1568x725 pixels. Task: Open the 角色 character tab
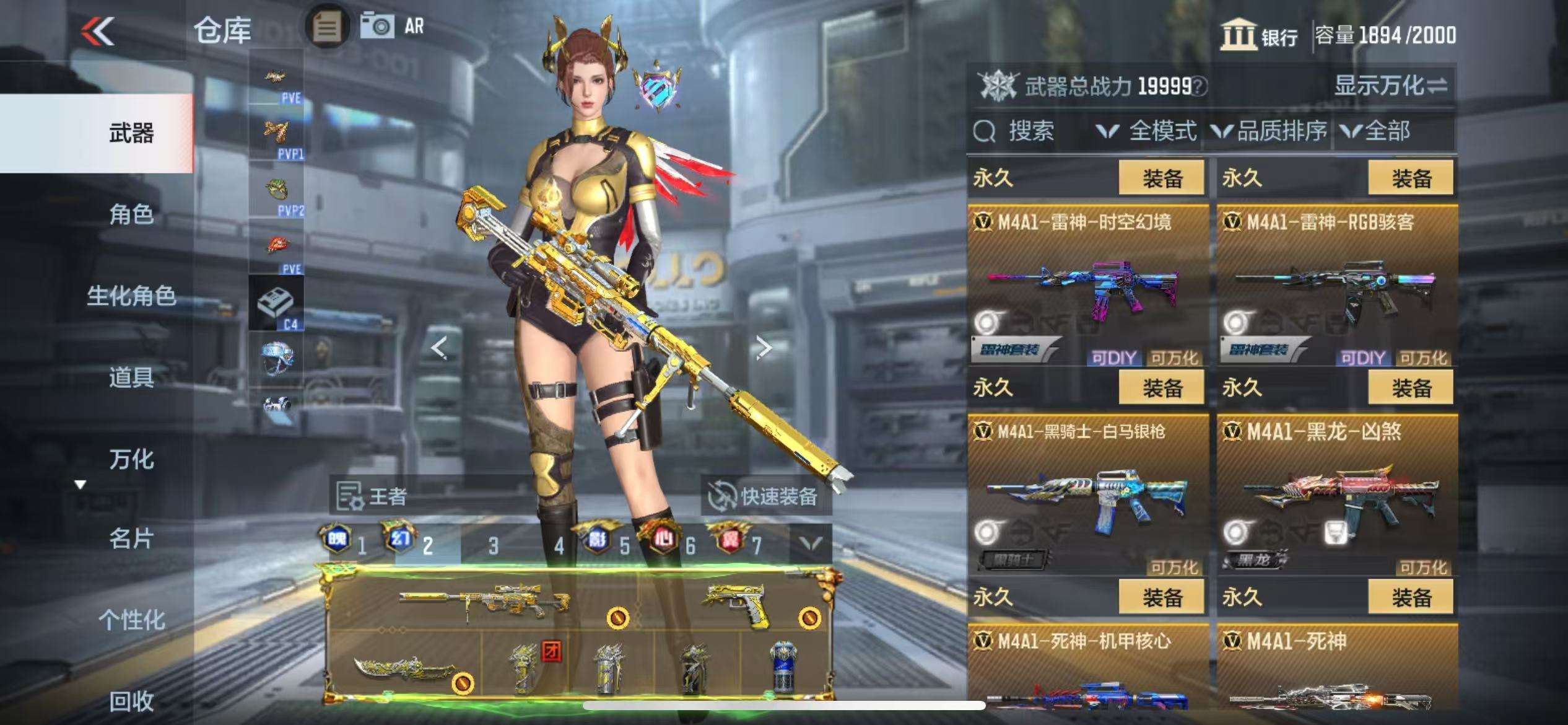pyautogui.click(x=131, y=214)
